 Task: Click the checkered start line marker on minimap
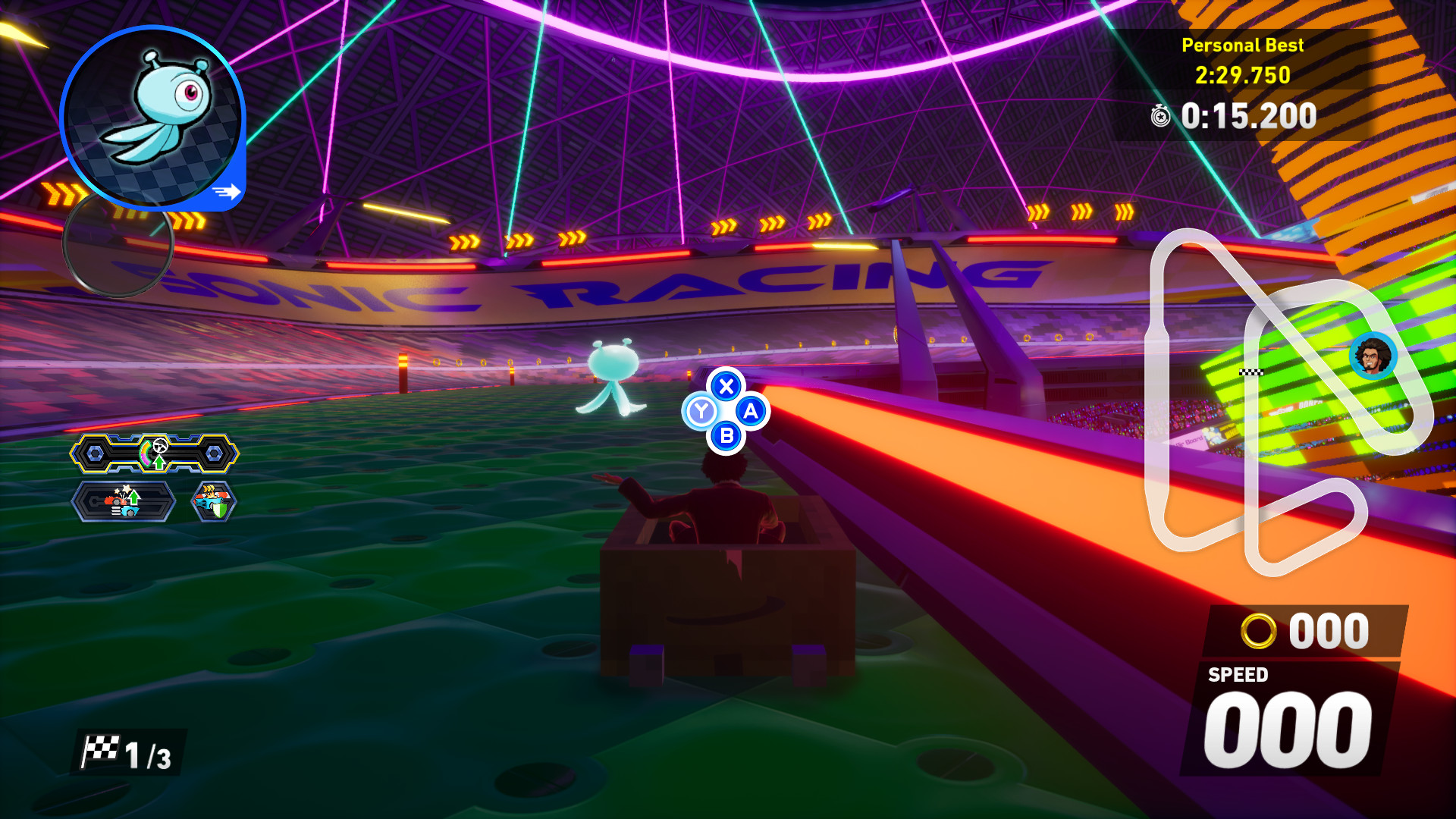(x=1251, y=372)
